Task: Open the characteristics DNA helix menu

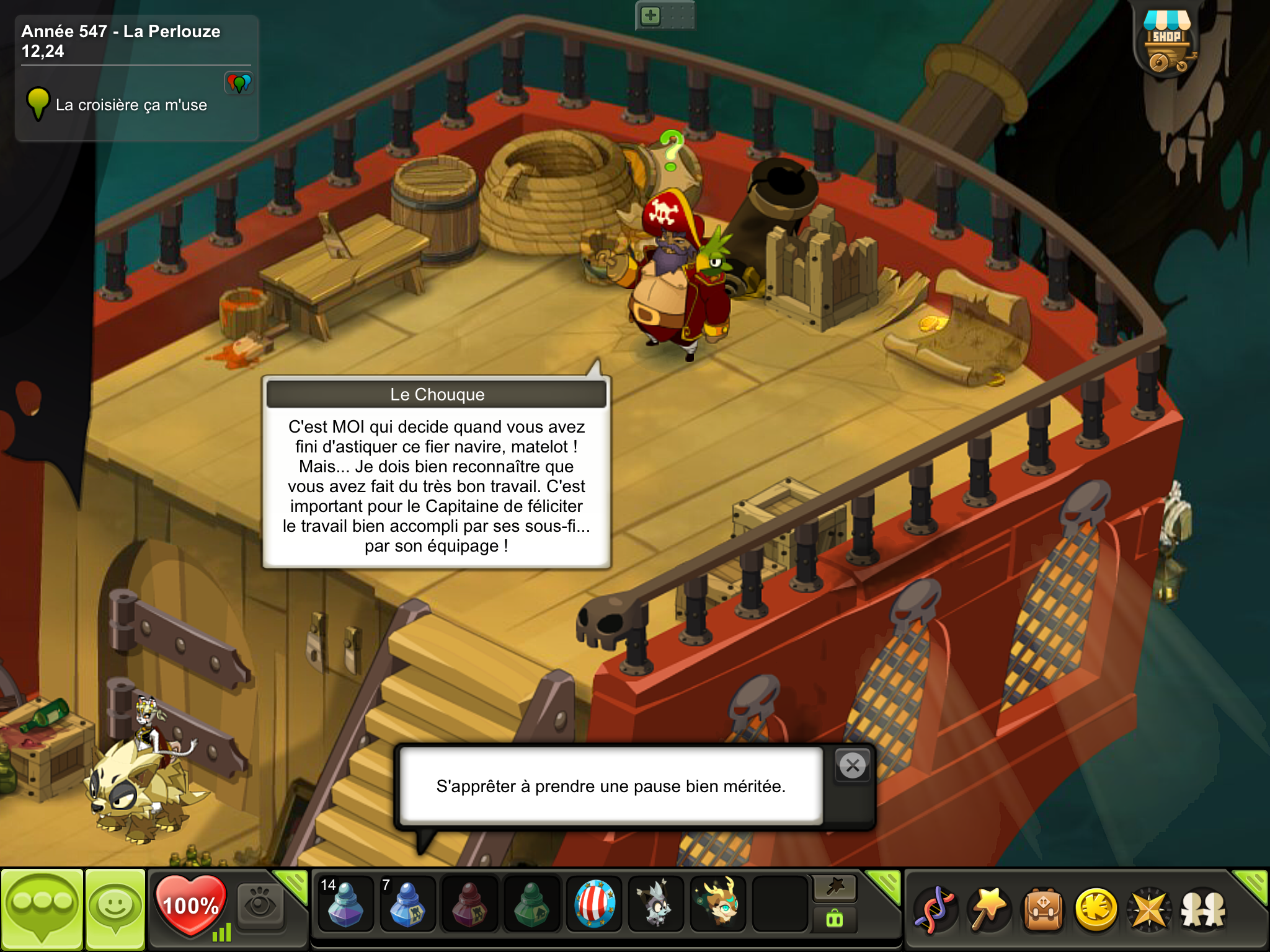Action: 936,910
